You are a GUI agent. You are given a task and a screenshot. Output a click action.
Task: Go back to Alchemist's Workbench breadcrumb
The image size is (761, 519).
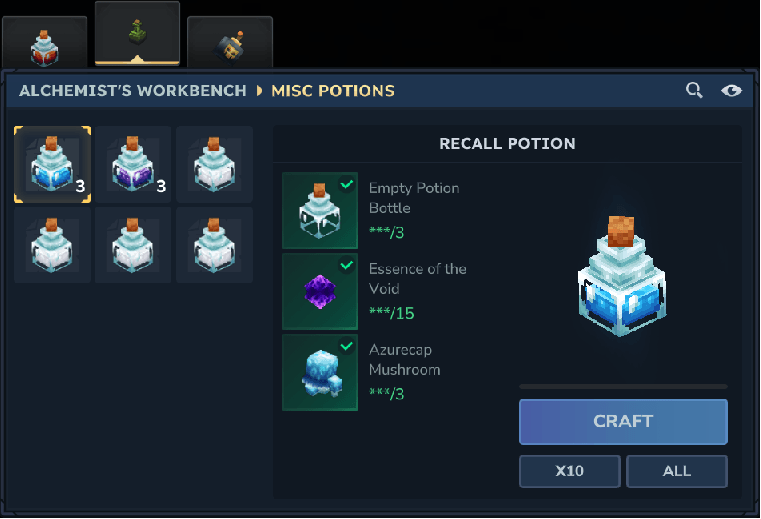click(x=133, y=91)
